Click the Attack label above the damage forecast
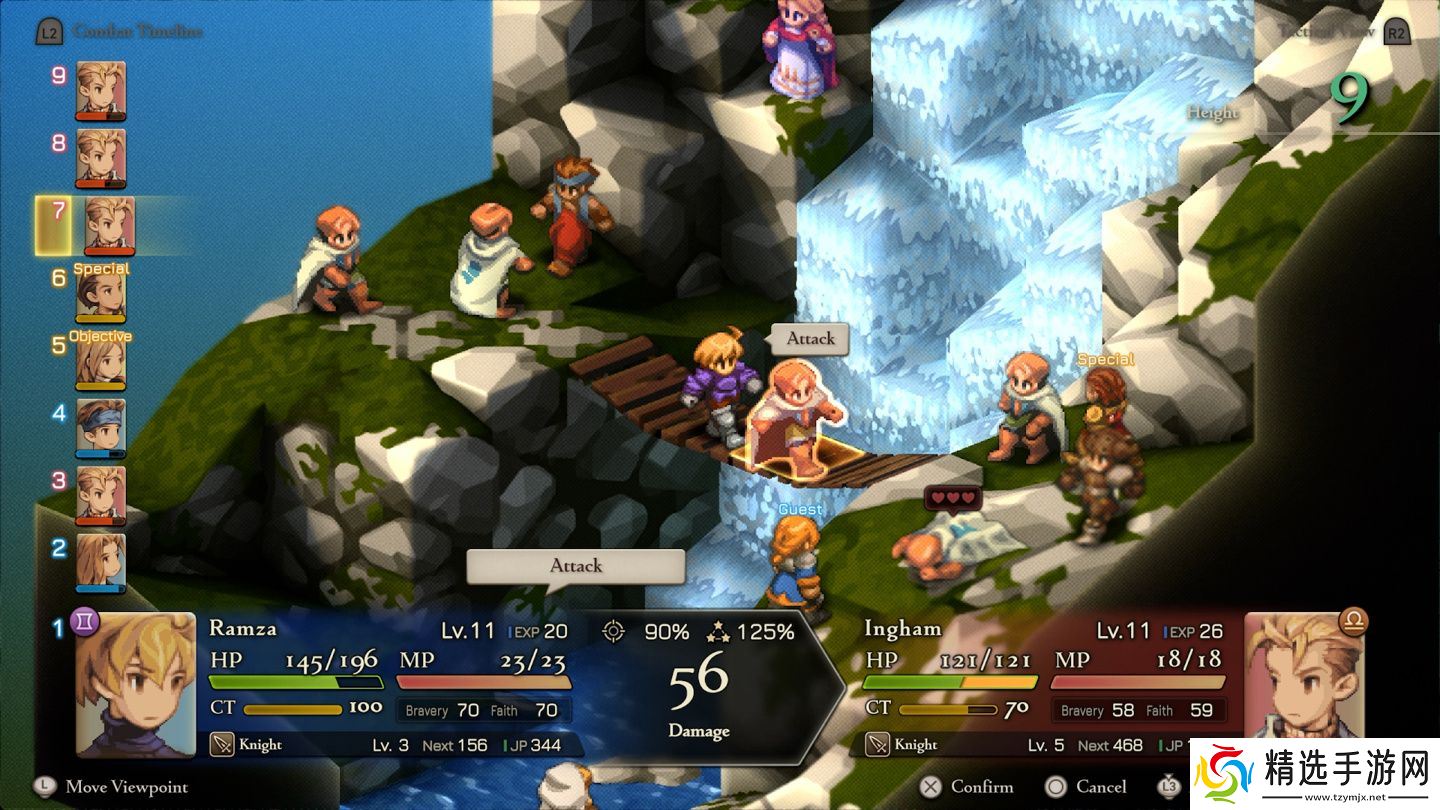This screenshot has width=1440, height=810. pos(576,566)
